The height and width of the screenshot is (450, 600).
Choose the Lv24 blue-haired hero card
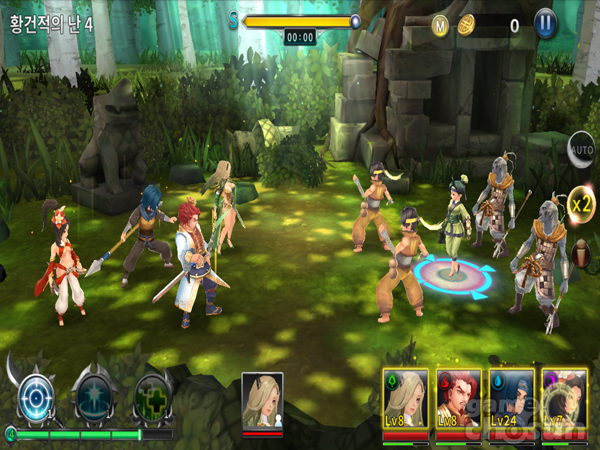click(x=511, y=402)
